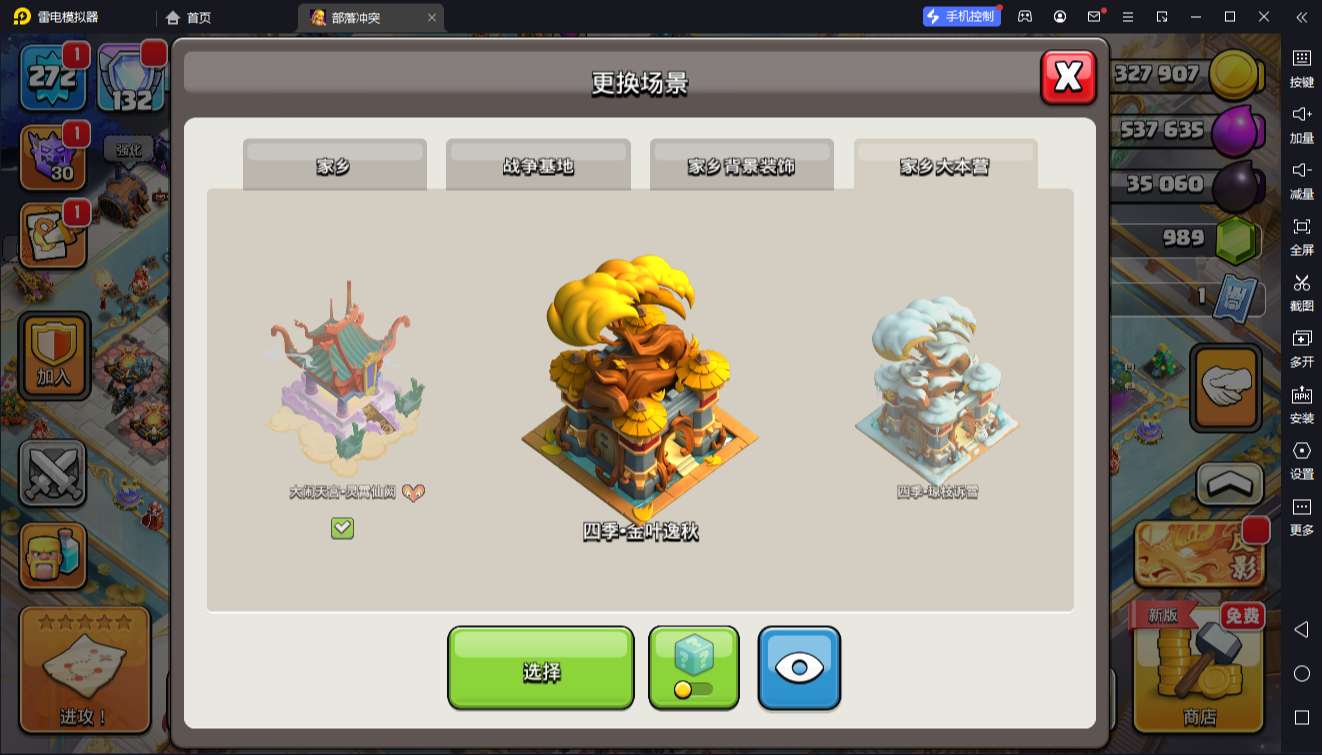
Task: Select the 四季-金叶逸秋 golden tree skin
Action: 640,390
